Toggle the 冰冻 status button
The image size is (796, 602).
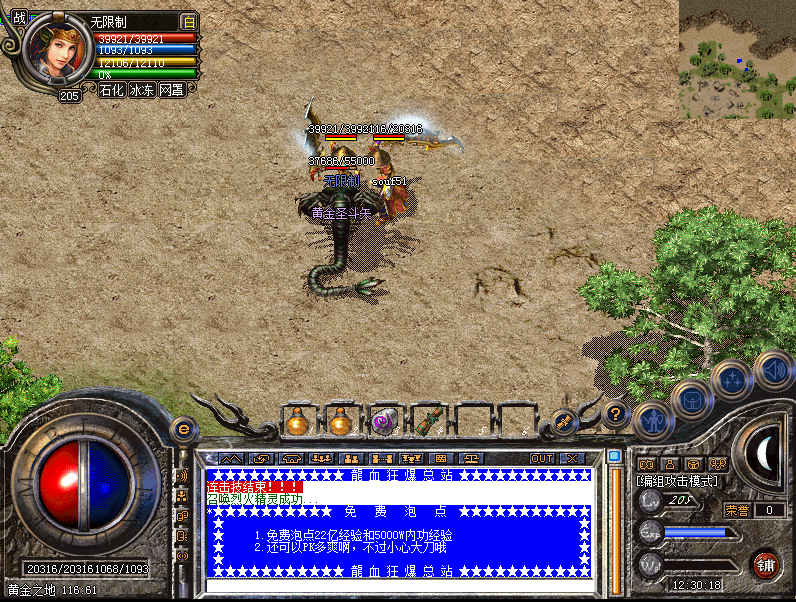click(x=142, y=90)
